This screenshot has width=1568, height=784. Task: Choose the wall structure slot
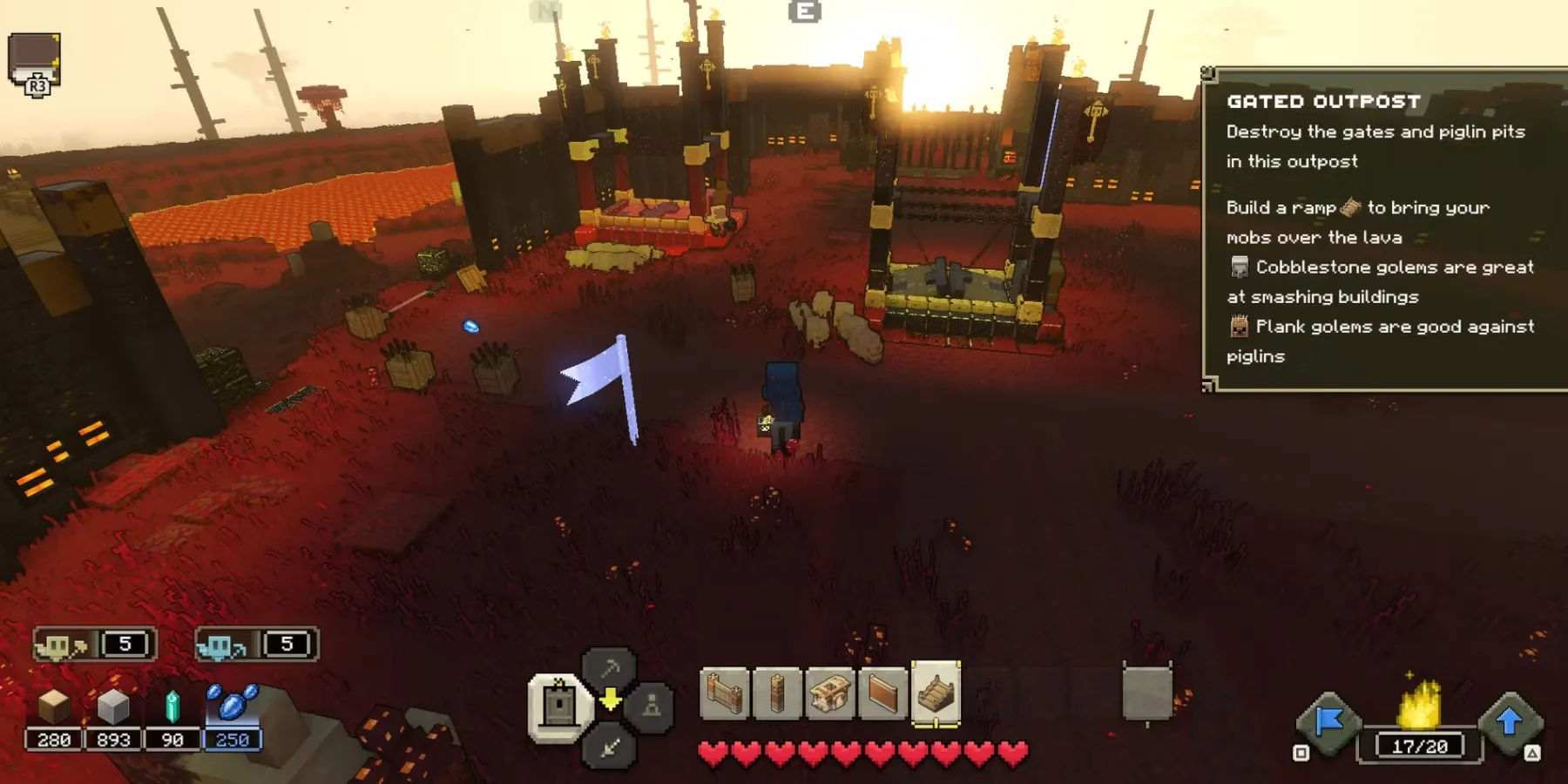point(724,694)
